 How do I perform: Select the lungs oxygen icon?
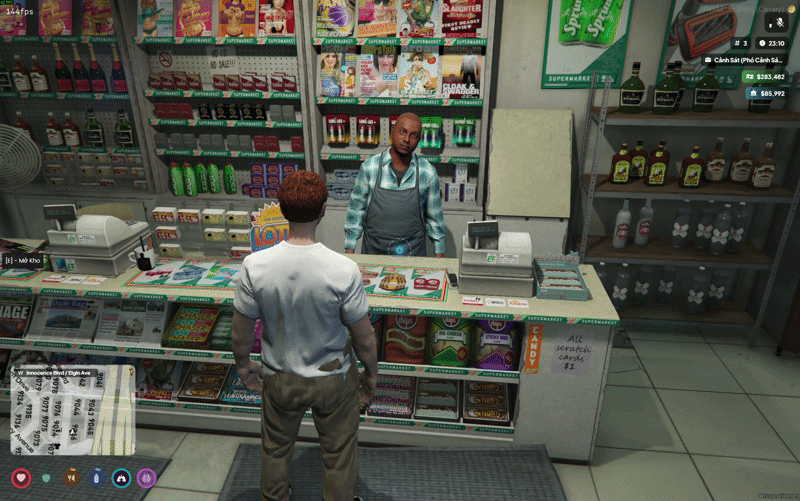(121, 478)
